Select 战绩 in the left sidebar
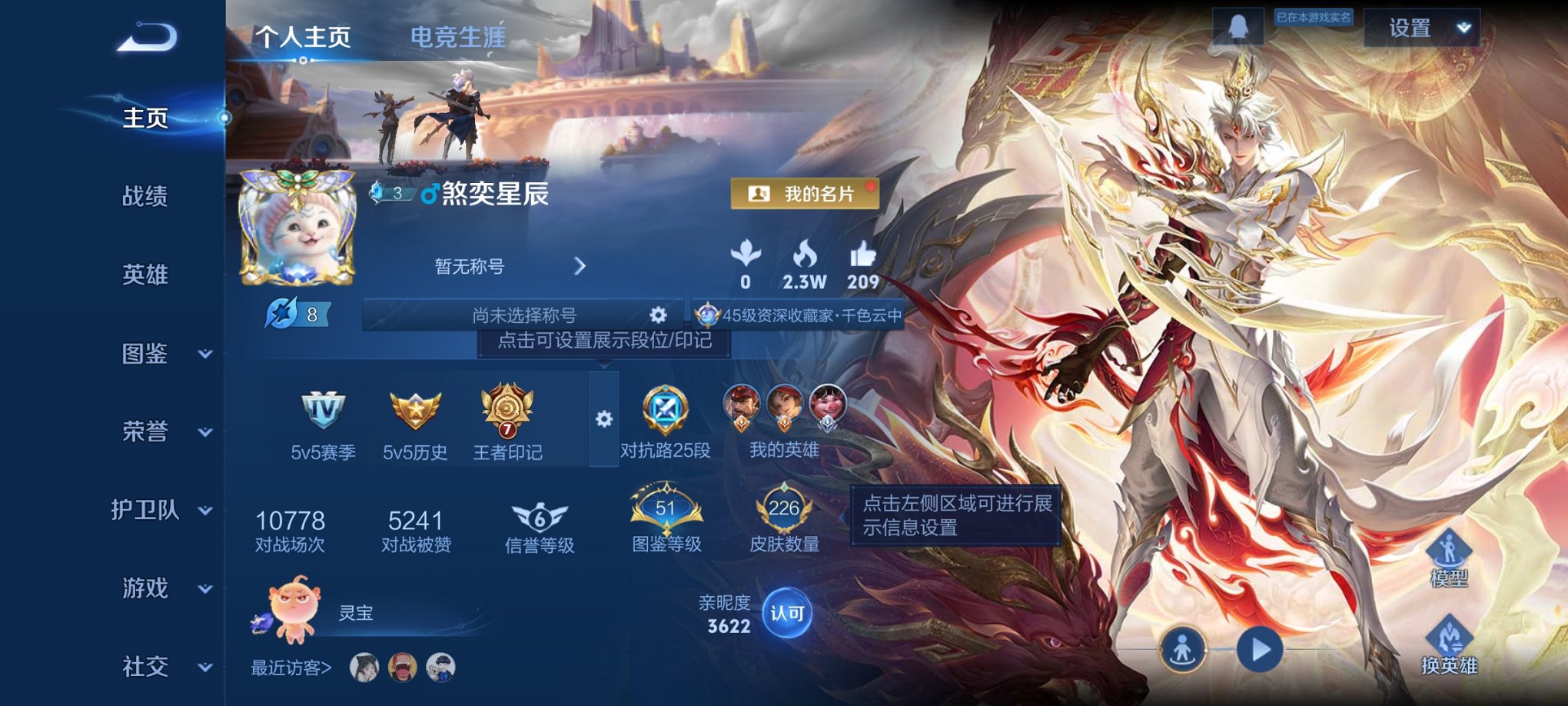Image resolution: width=1568 pixels, height=706 pixels. point(144,197)
